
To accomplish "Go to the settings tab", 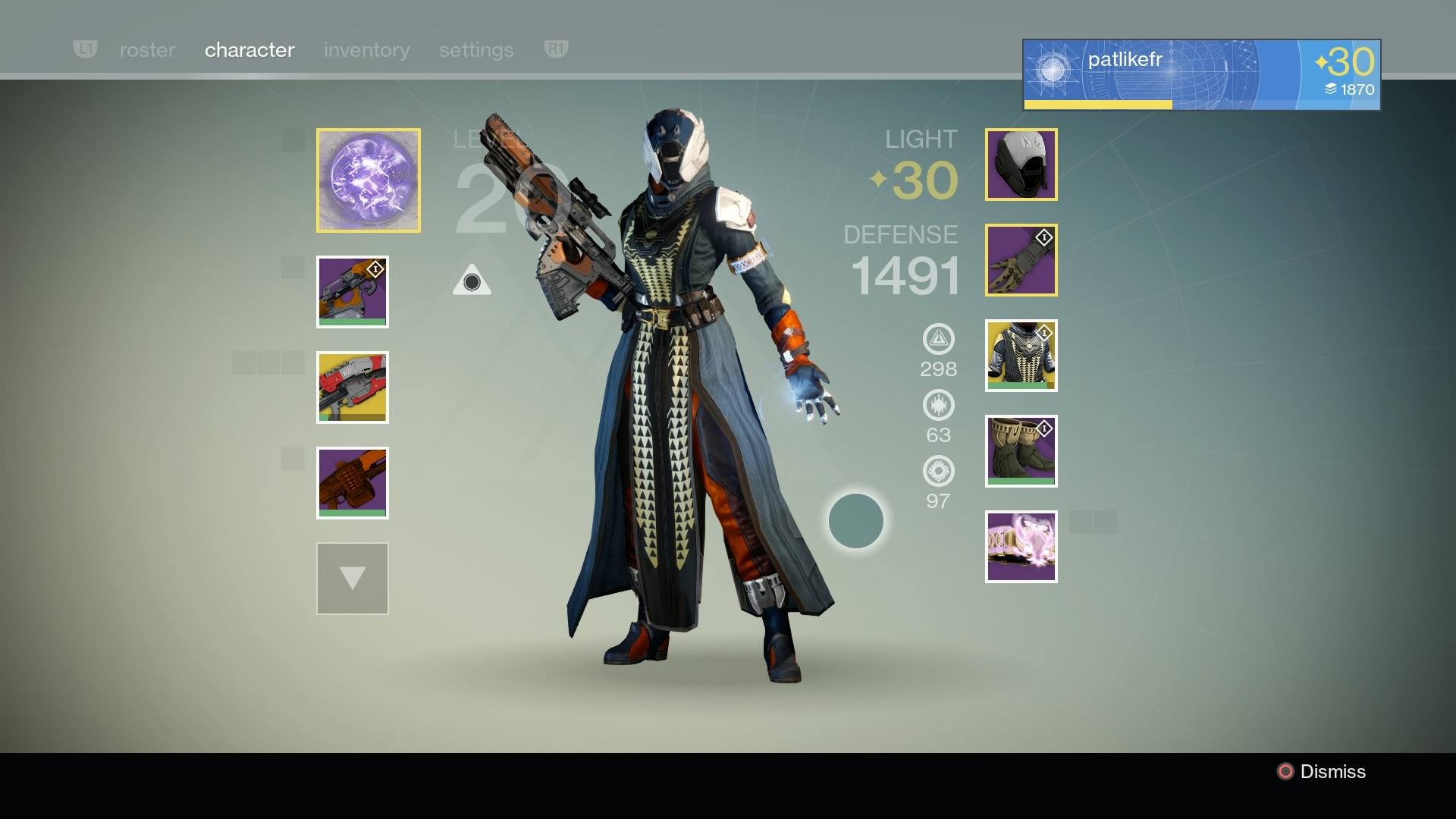I will pos(476,50).
